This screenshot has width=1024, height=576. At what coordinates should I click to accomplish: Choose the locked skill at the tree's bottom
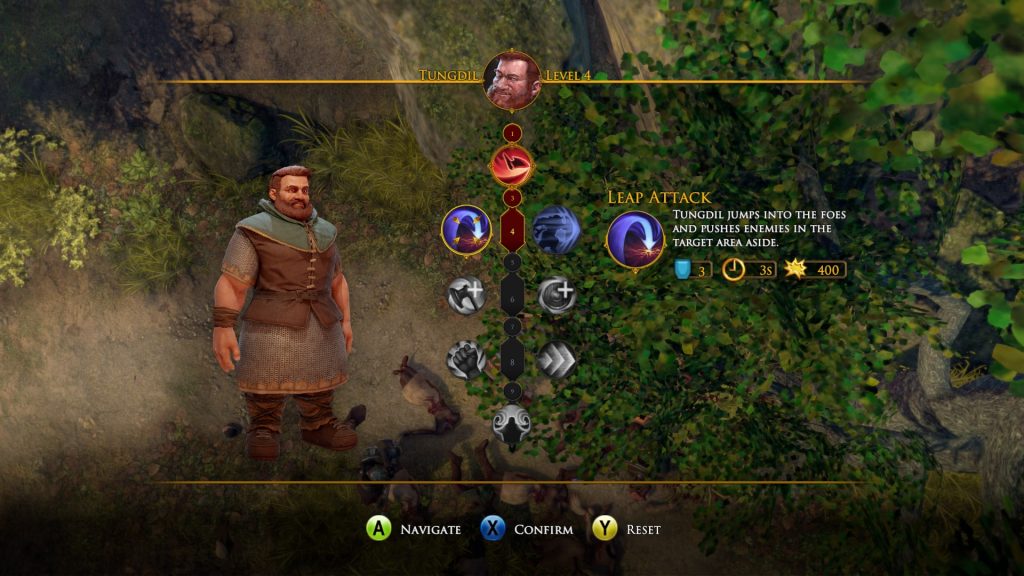pyautogui.click(x=511, y=425)
